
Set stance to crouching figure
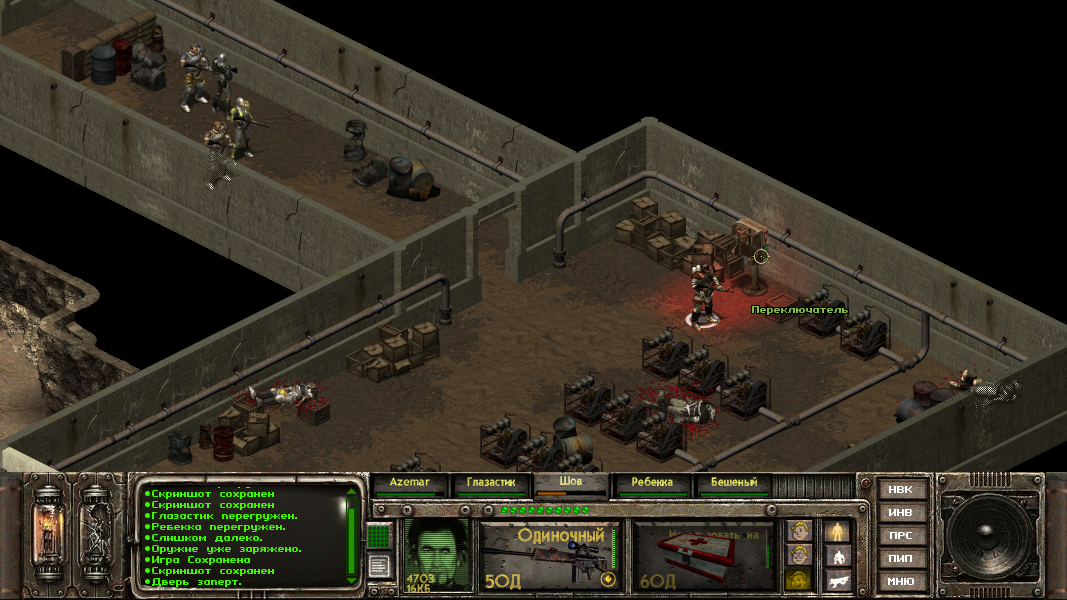pyautogui.click(x=837, y=555)
